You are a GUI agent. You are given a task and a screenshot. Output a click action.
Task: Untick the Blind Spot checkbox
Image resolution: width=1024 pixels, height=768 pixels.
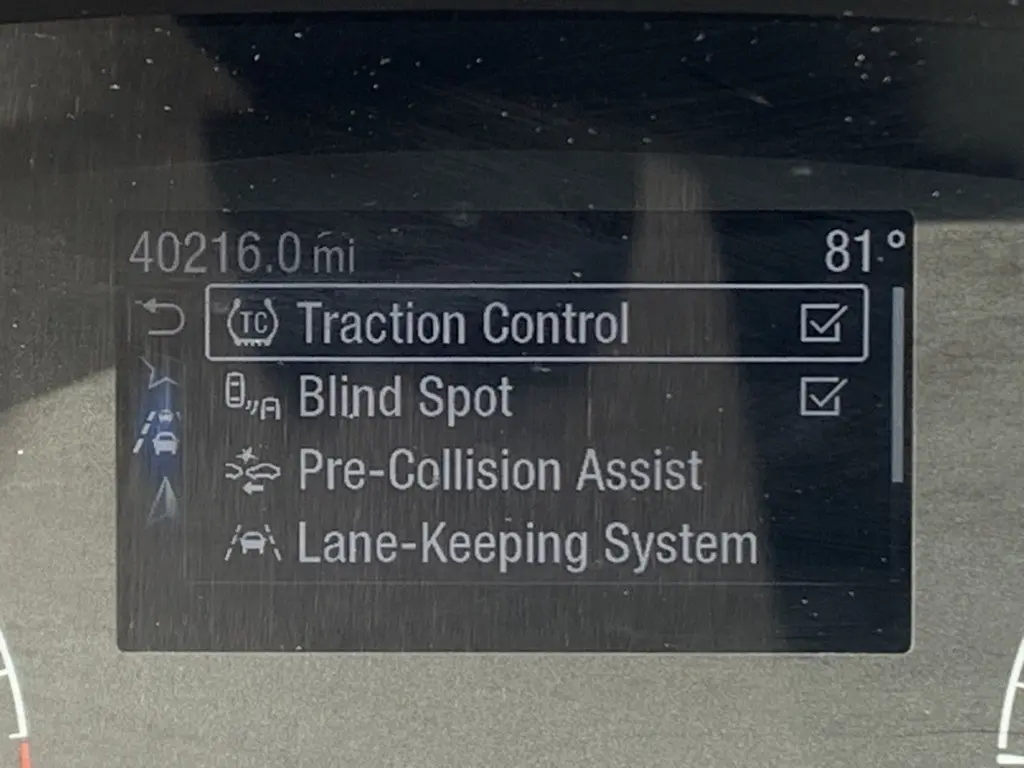coord(824,398)
